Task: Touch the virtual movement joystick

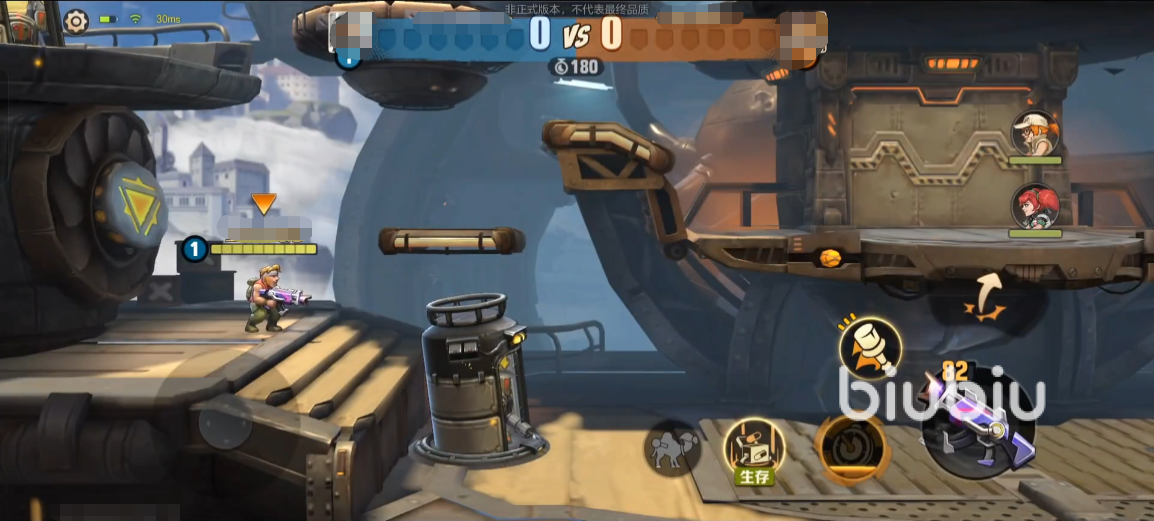Action: point(224,424)
